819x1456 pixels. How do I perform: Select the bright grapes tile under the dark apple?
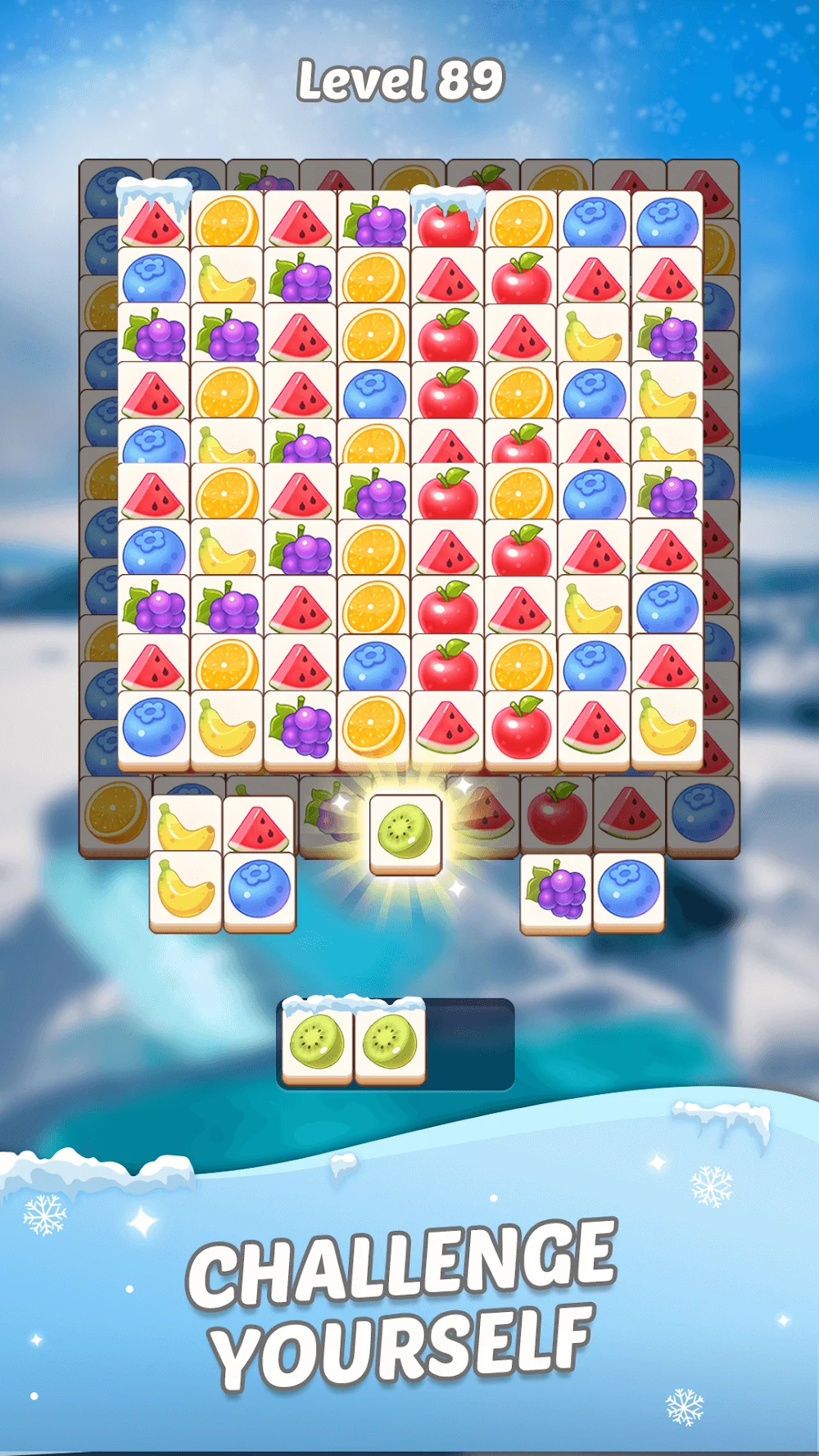(556, 891)
